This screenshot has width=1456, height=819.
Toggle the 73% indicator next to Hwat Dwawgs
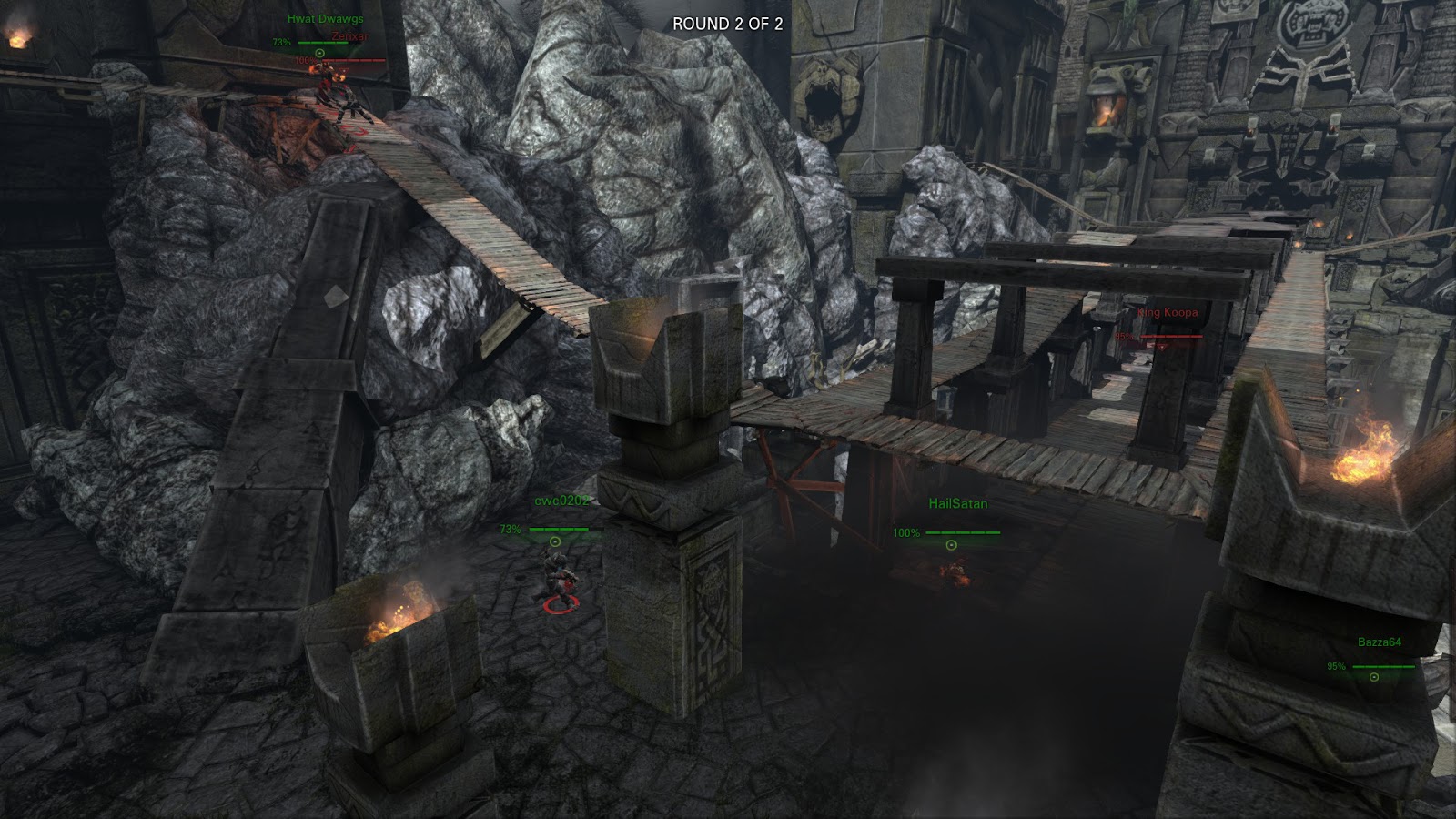point(281,43)
